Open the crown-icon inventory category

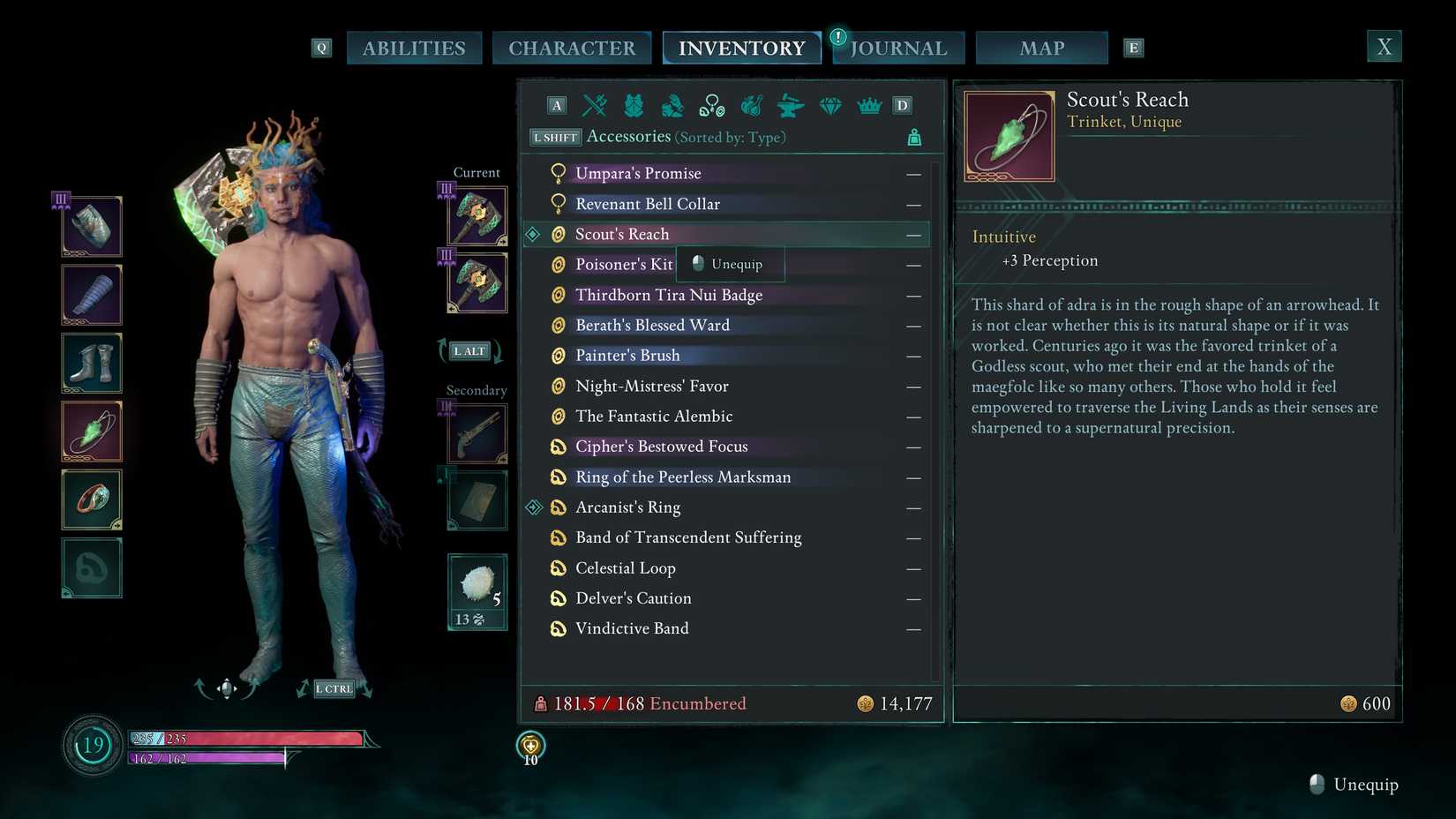click(869, 106)
